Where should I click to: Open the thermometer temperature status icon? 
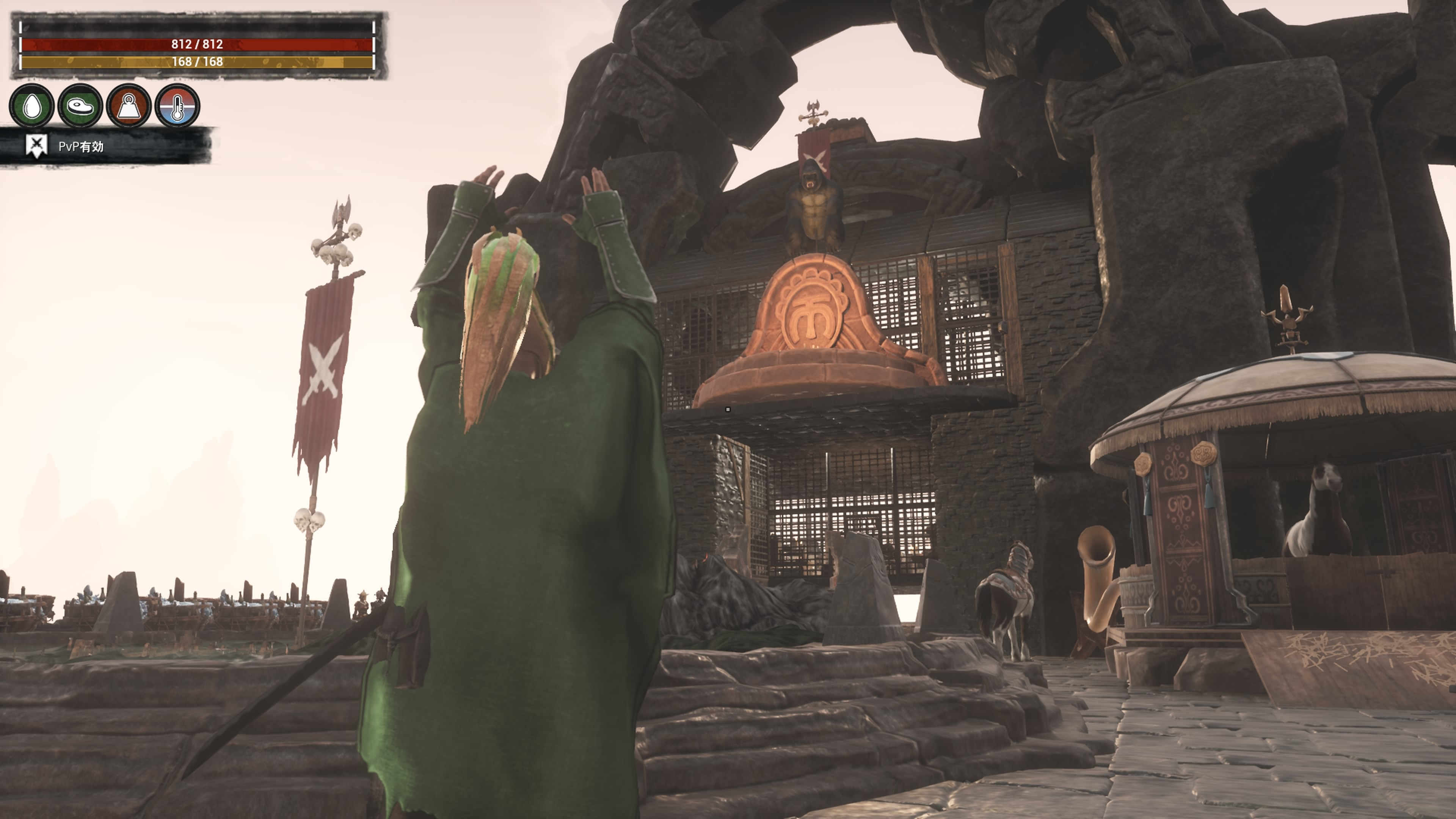click(177, 106)
